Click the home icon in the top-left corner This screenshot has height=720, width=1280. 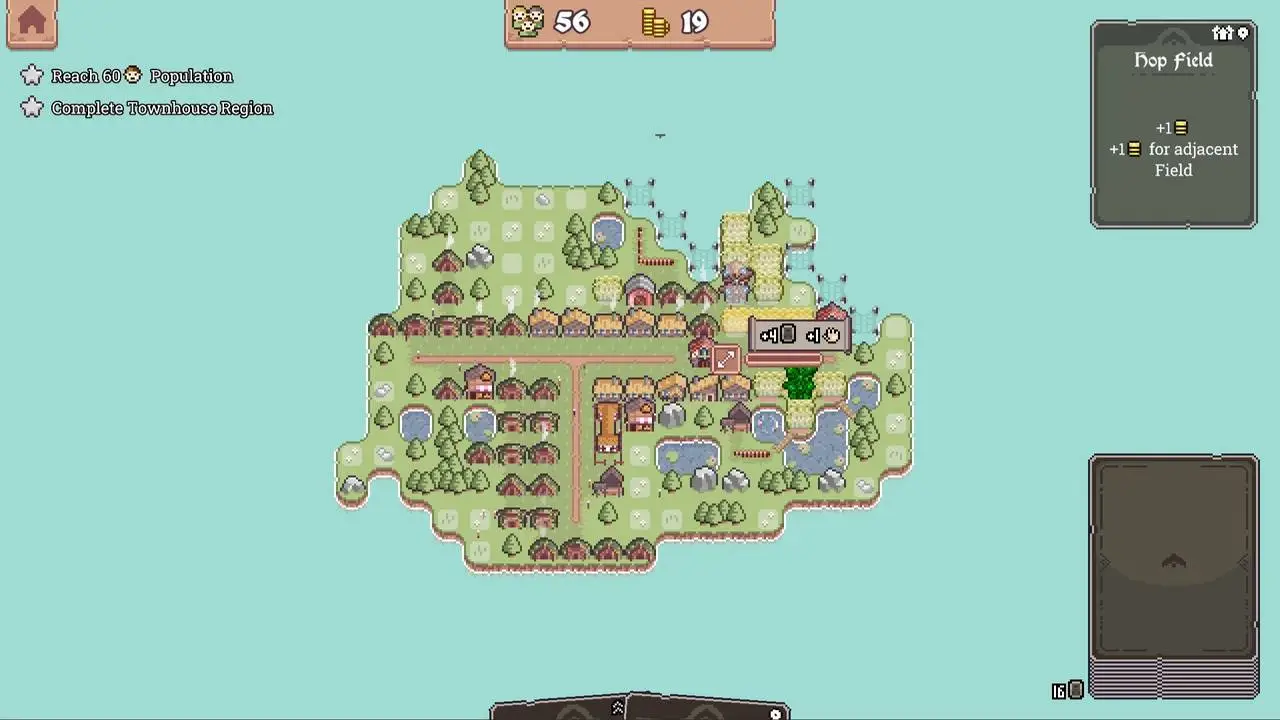pyautogui.click(x=32, y=22)
